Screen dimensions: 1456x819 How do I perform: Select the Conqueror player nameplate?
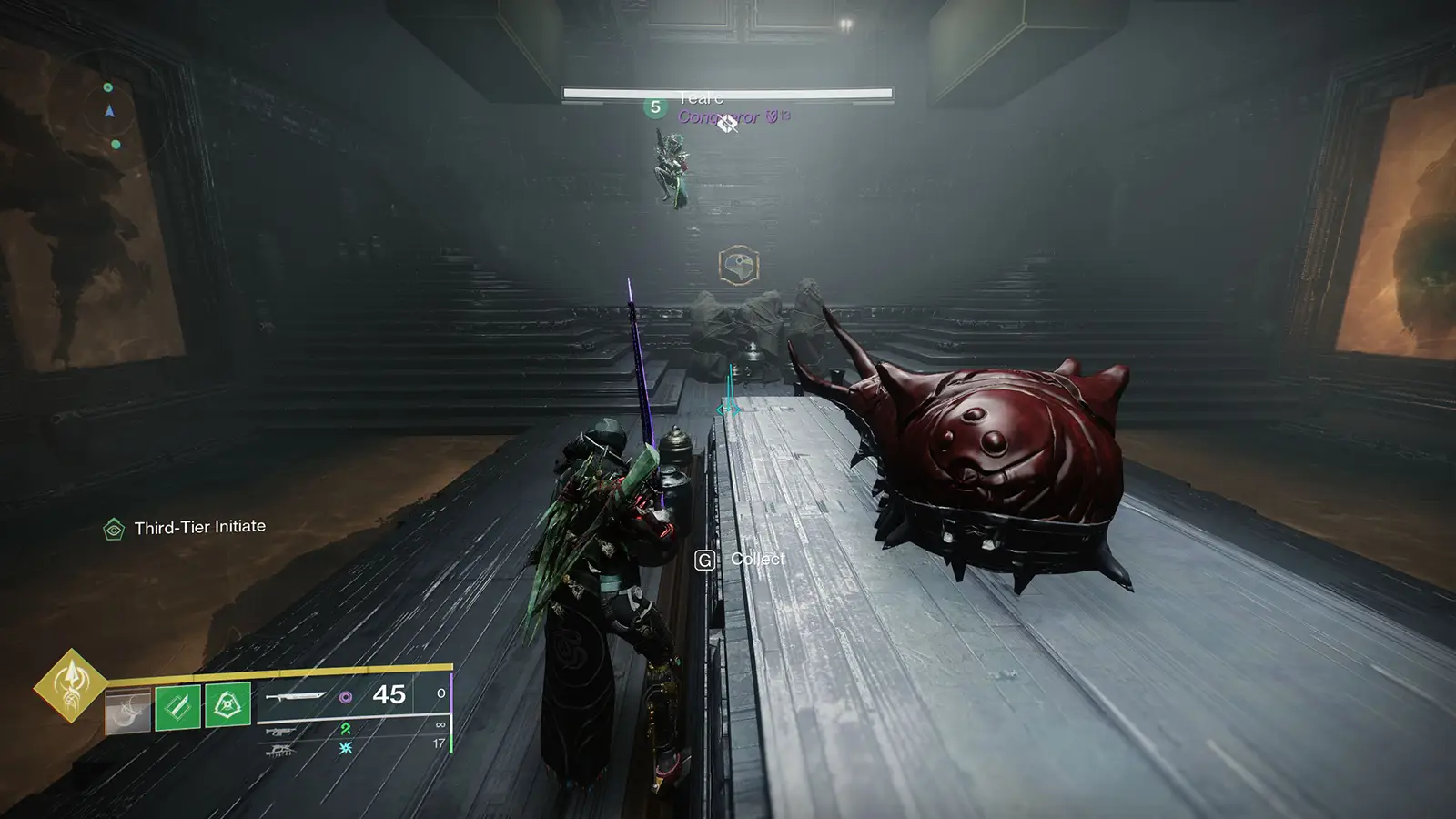tap(719, 116)
